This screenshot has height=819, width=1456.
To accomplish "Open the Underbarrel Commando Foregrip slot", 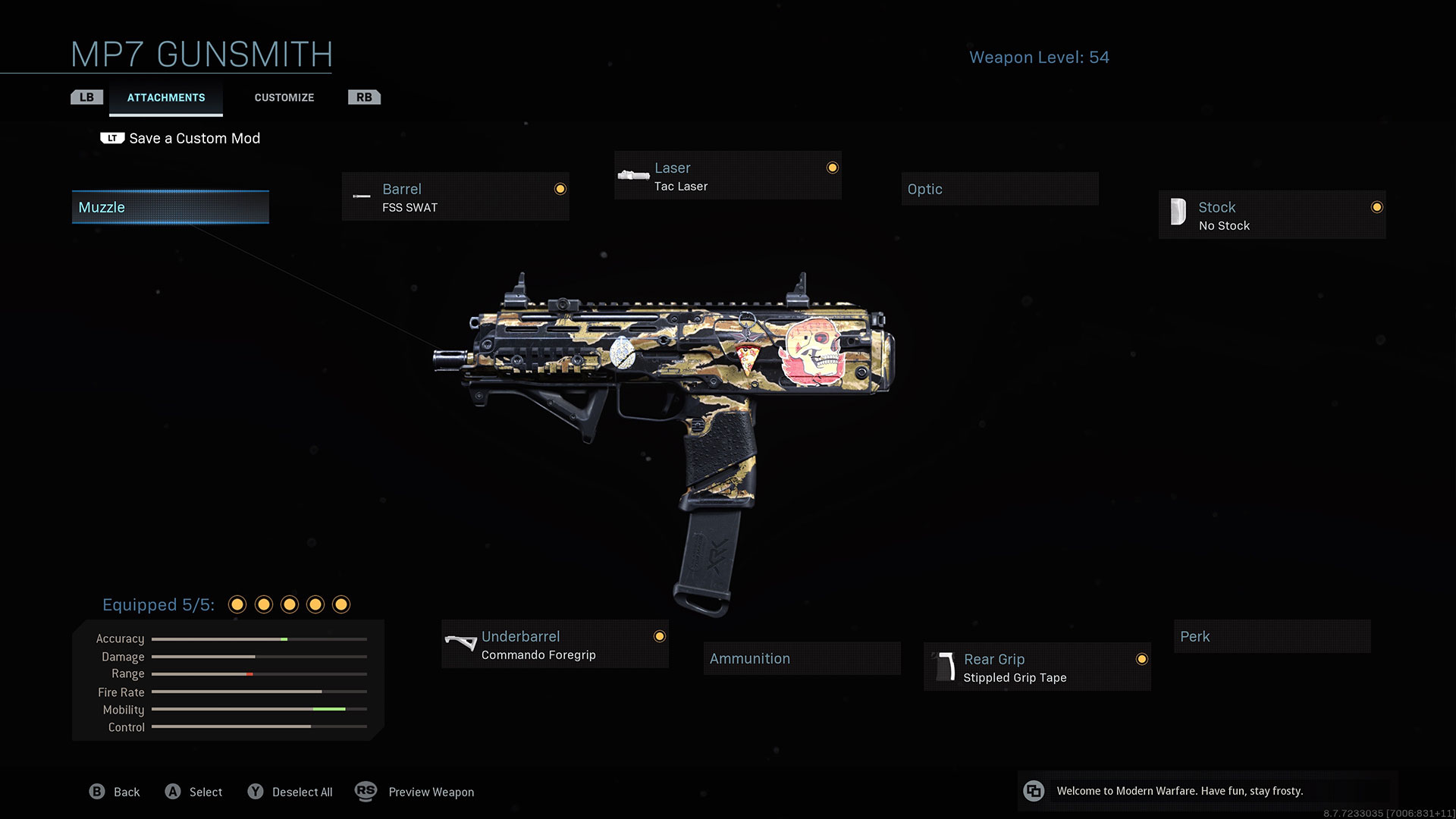I will 555,645.
